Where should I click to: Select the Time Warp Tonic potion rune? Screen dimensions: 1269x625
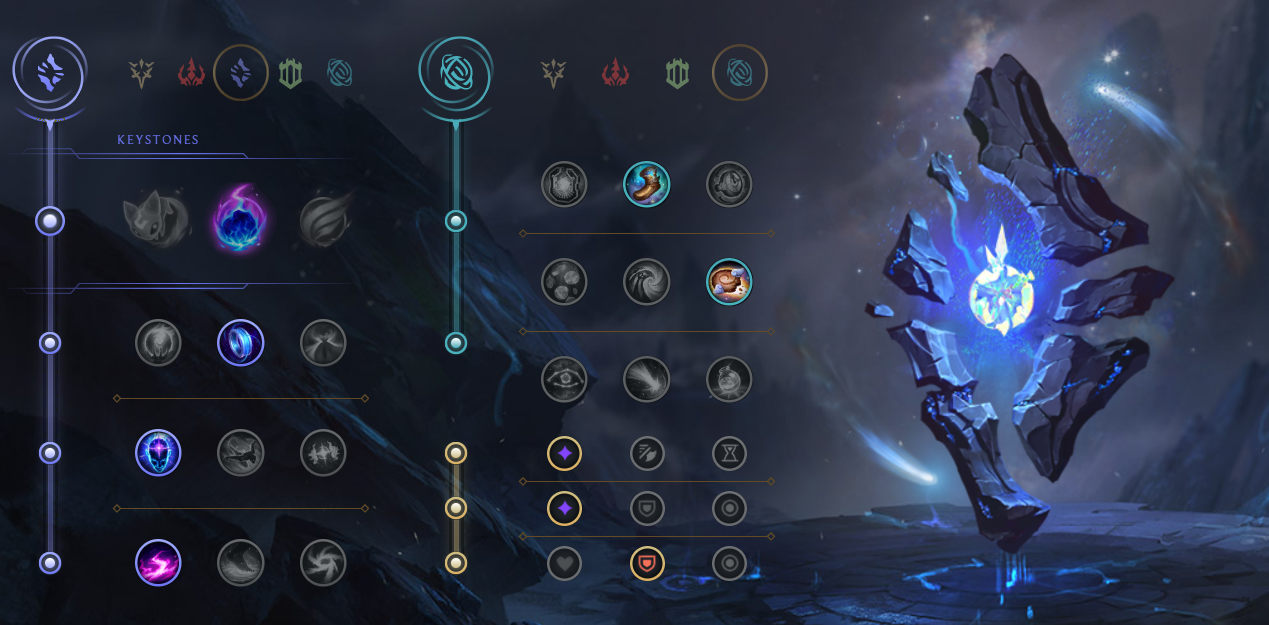pyautogui.click(x=729, y=380)
